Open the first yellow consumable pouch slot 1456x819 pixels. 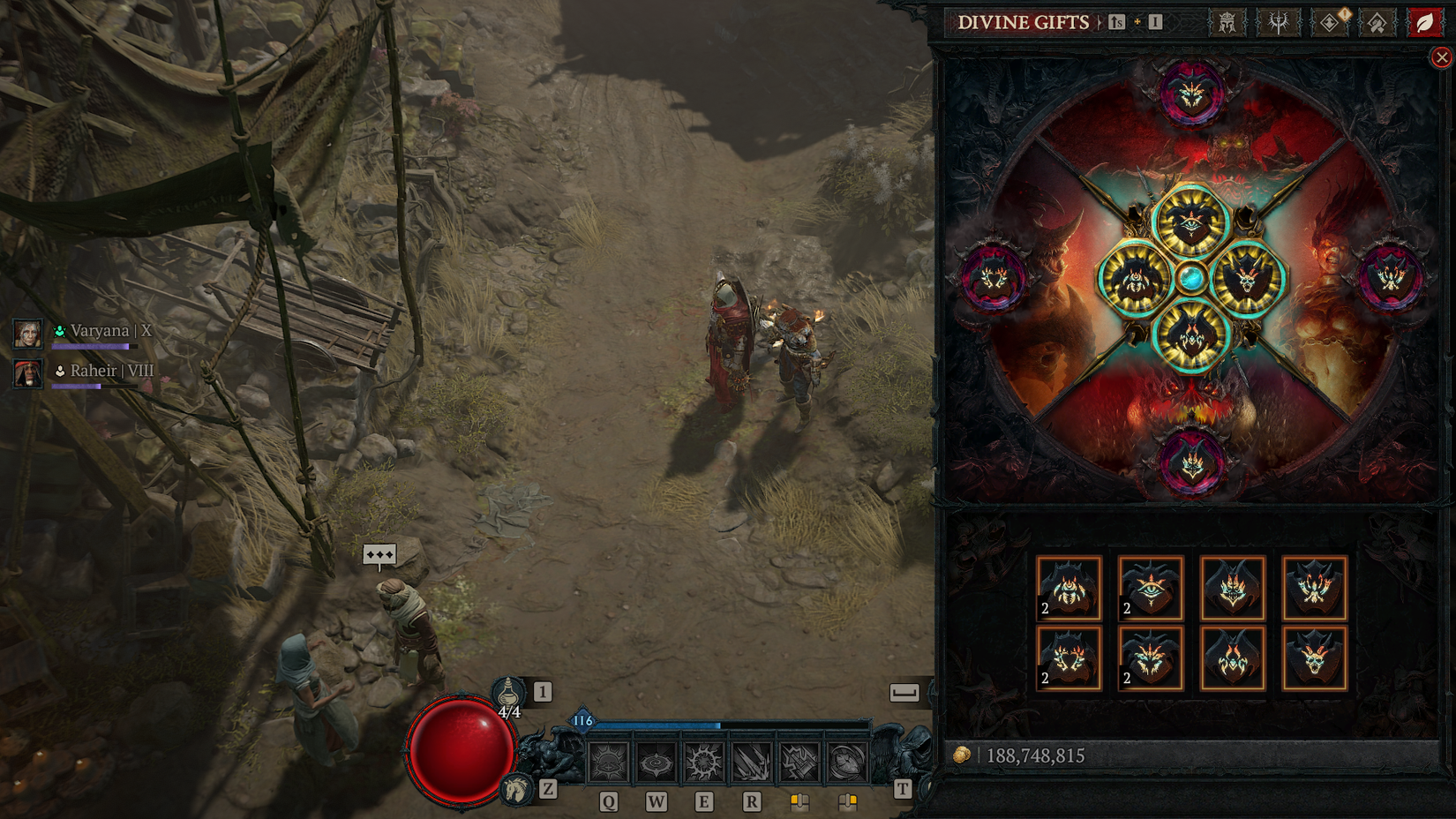click(x=799, y=802)
